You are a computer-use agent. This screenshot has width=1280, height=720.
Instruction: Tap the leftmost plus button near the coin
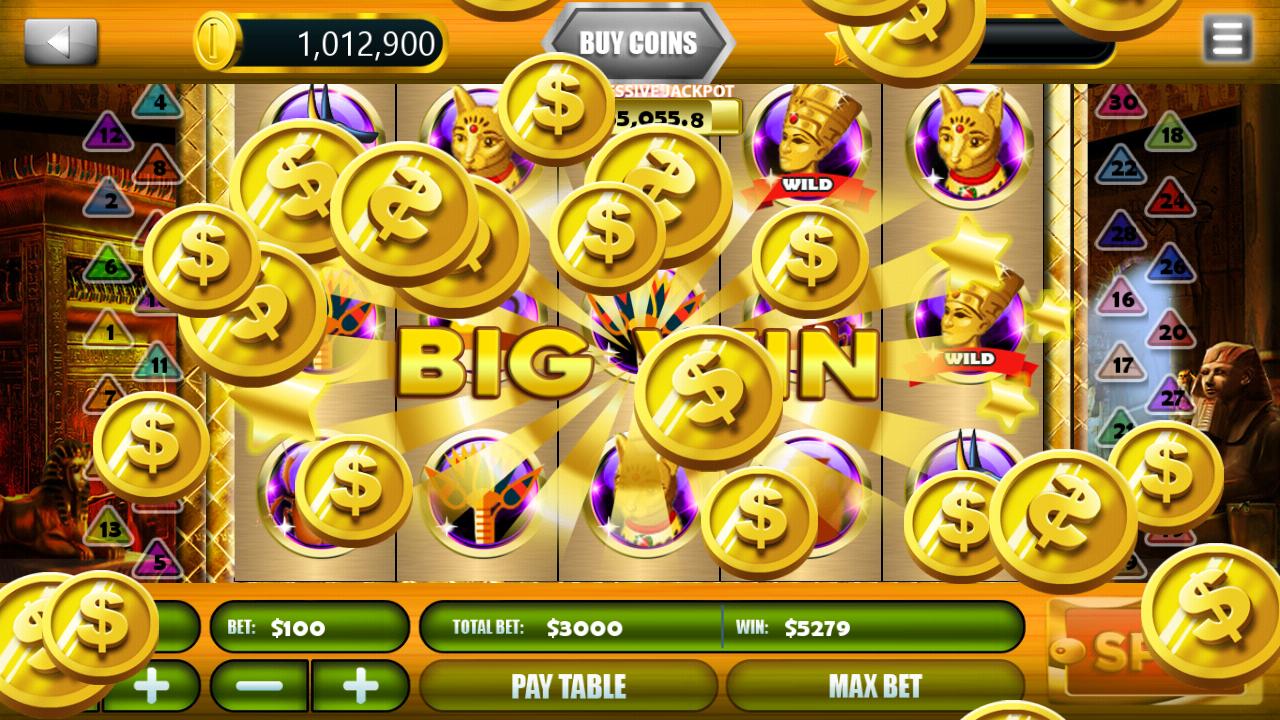point(150,687)
